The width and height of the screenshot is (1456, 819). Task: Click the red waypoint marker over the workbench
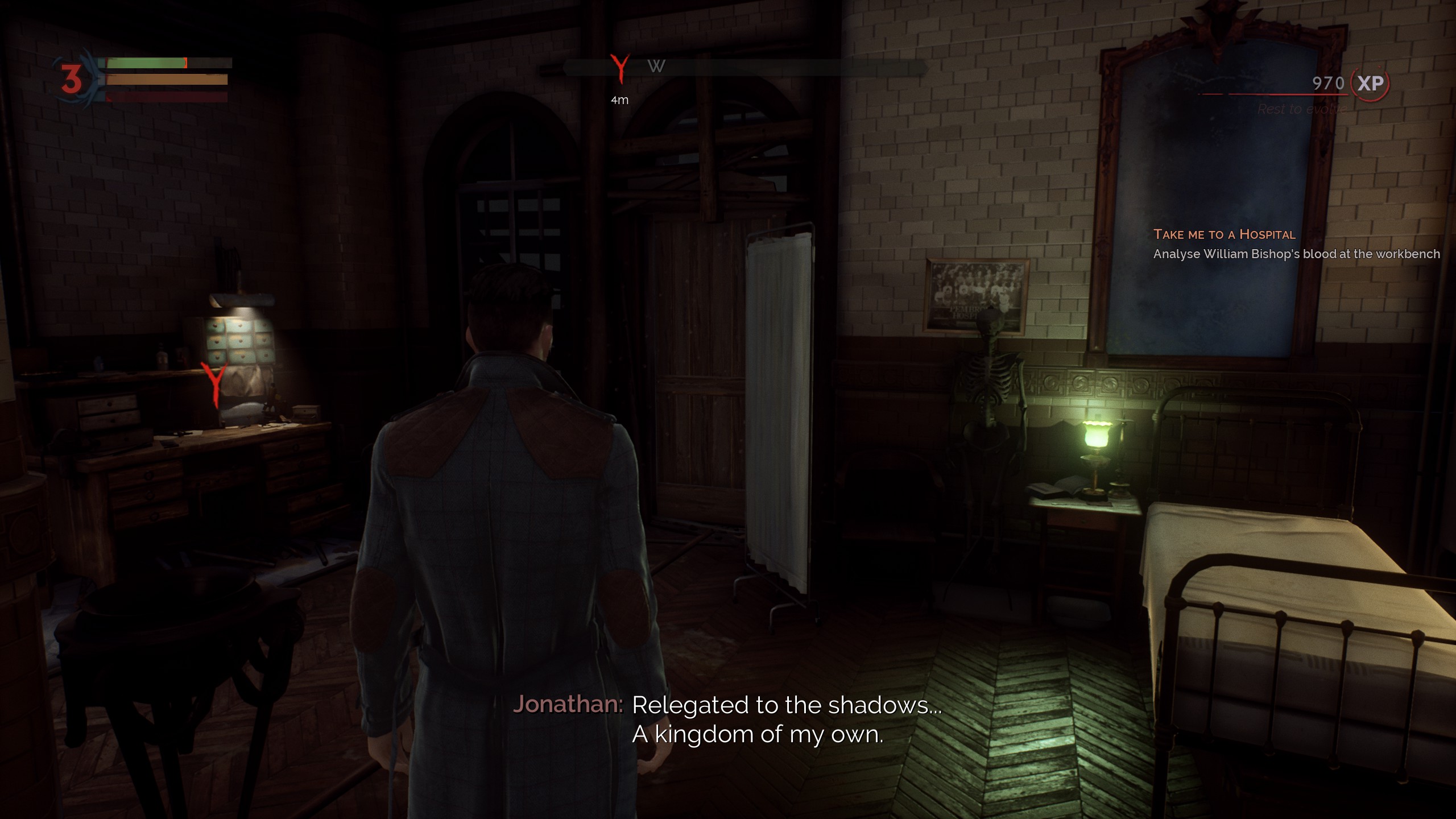pyautogui.click(x=215, y=383)
